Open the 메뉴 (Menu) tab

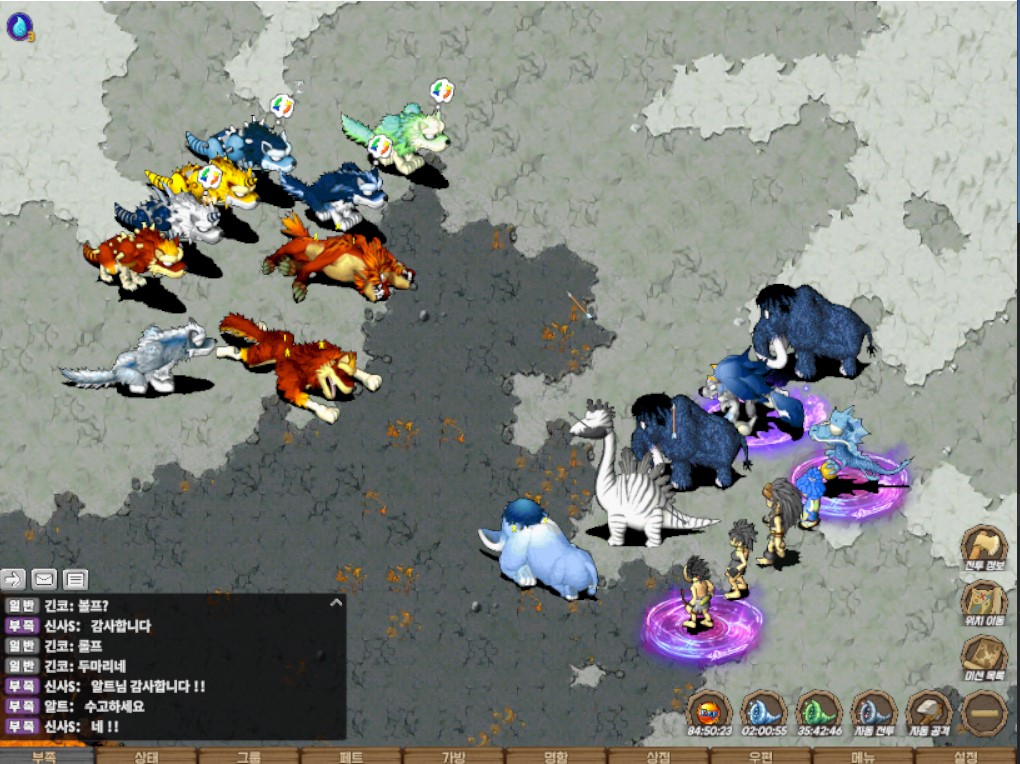(862, 757)
